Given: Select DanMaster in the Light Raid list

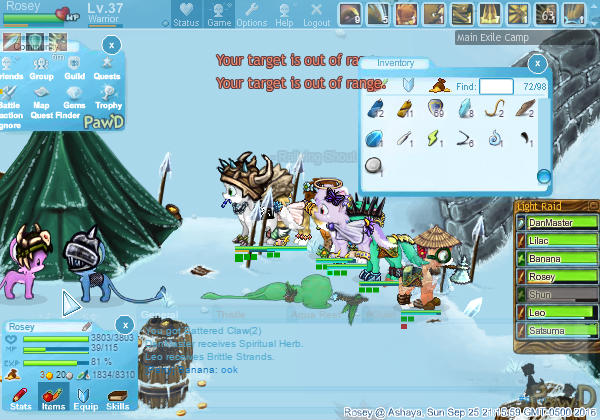Looking at the screenshot, I should (x=556, y=222).
